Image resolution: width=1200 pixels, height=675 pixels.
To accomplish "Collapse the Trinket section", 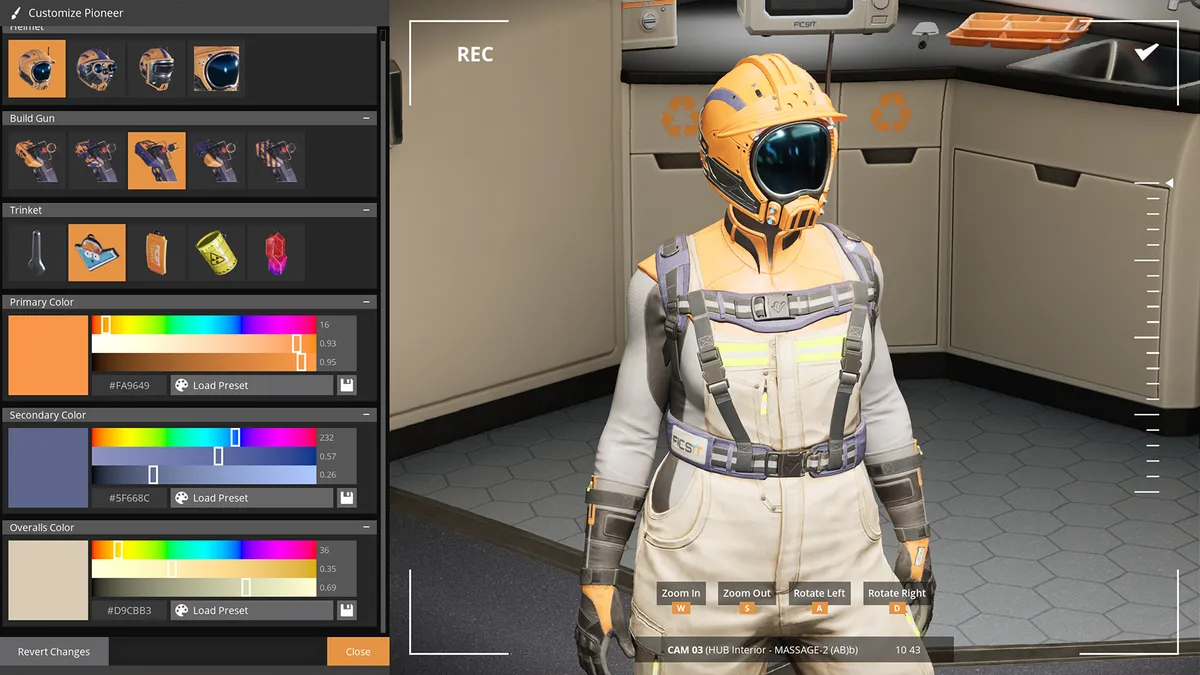I will 366,210.
